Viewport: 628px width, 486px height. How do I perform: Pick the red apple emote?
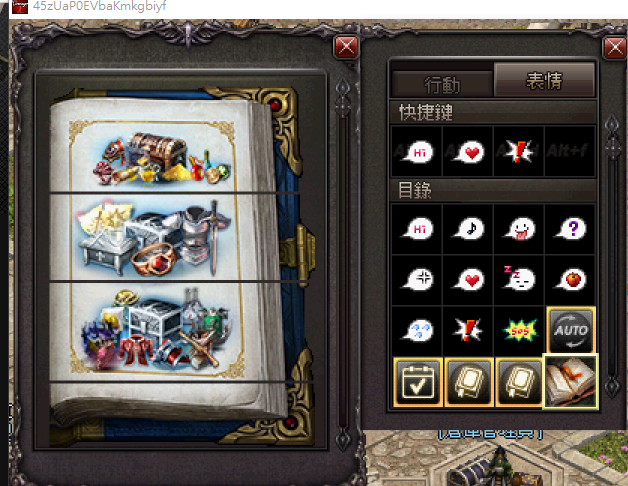coord(570,279)
